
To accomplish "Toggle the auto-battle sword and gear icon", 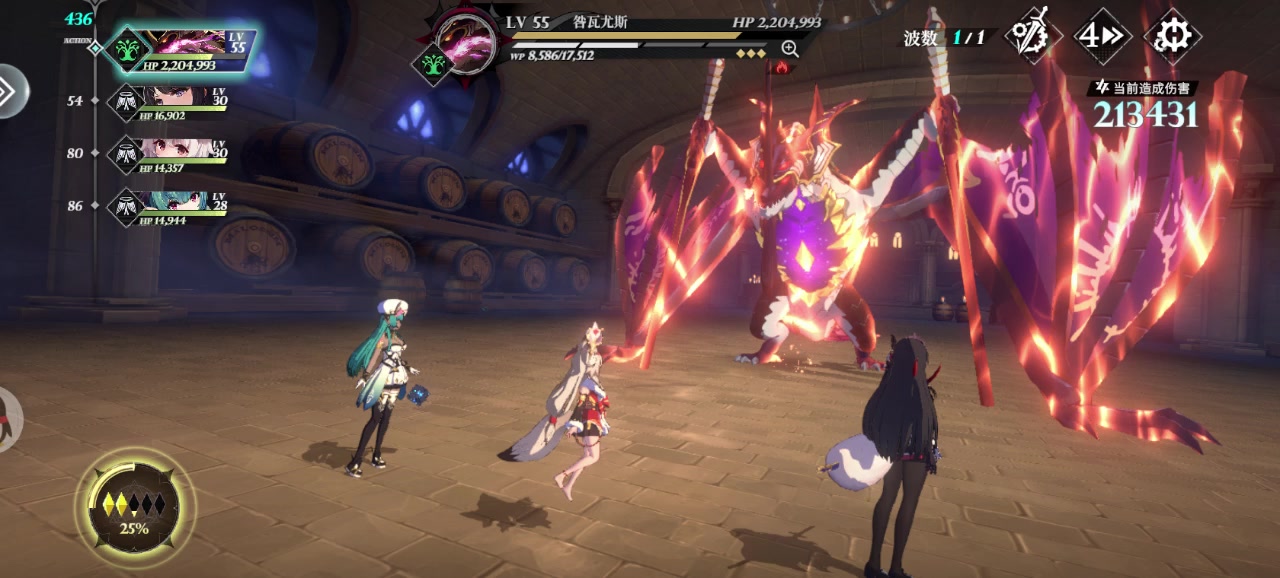I will coord(1032,37).
